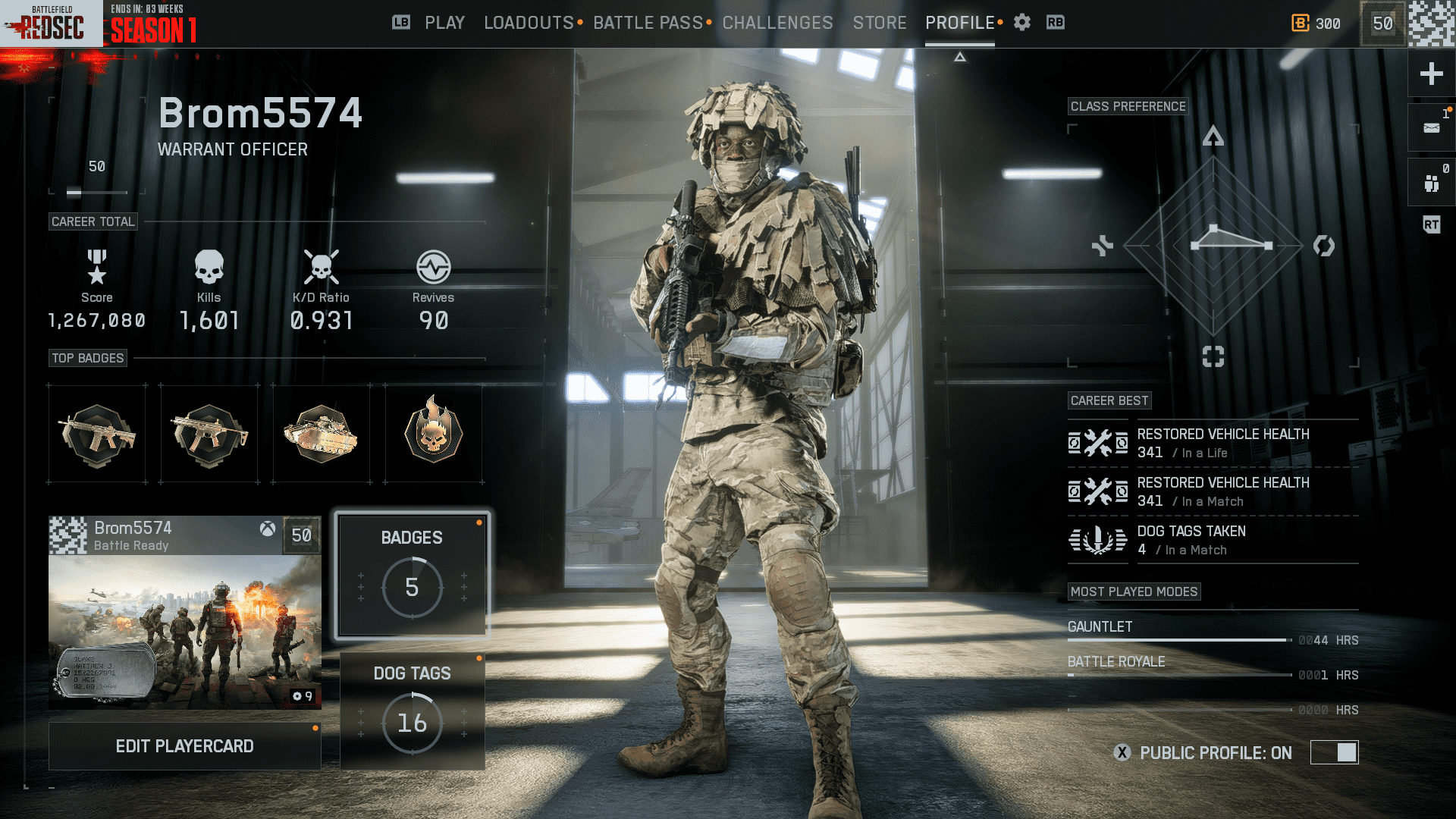Switch to the Challenges tab

coord(777,23)
